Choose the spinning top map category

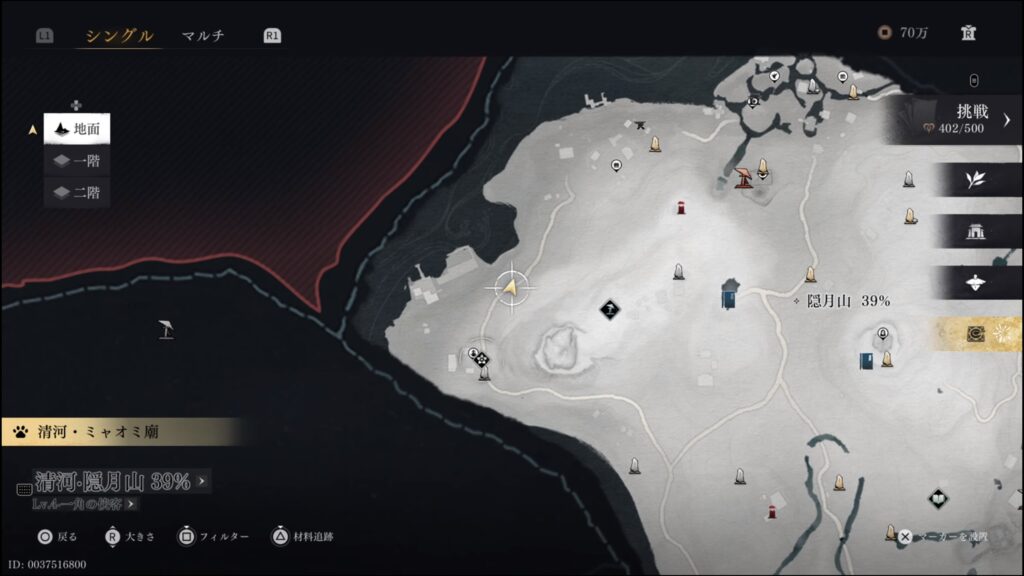975,283
